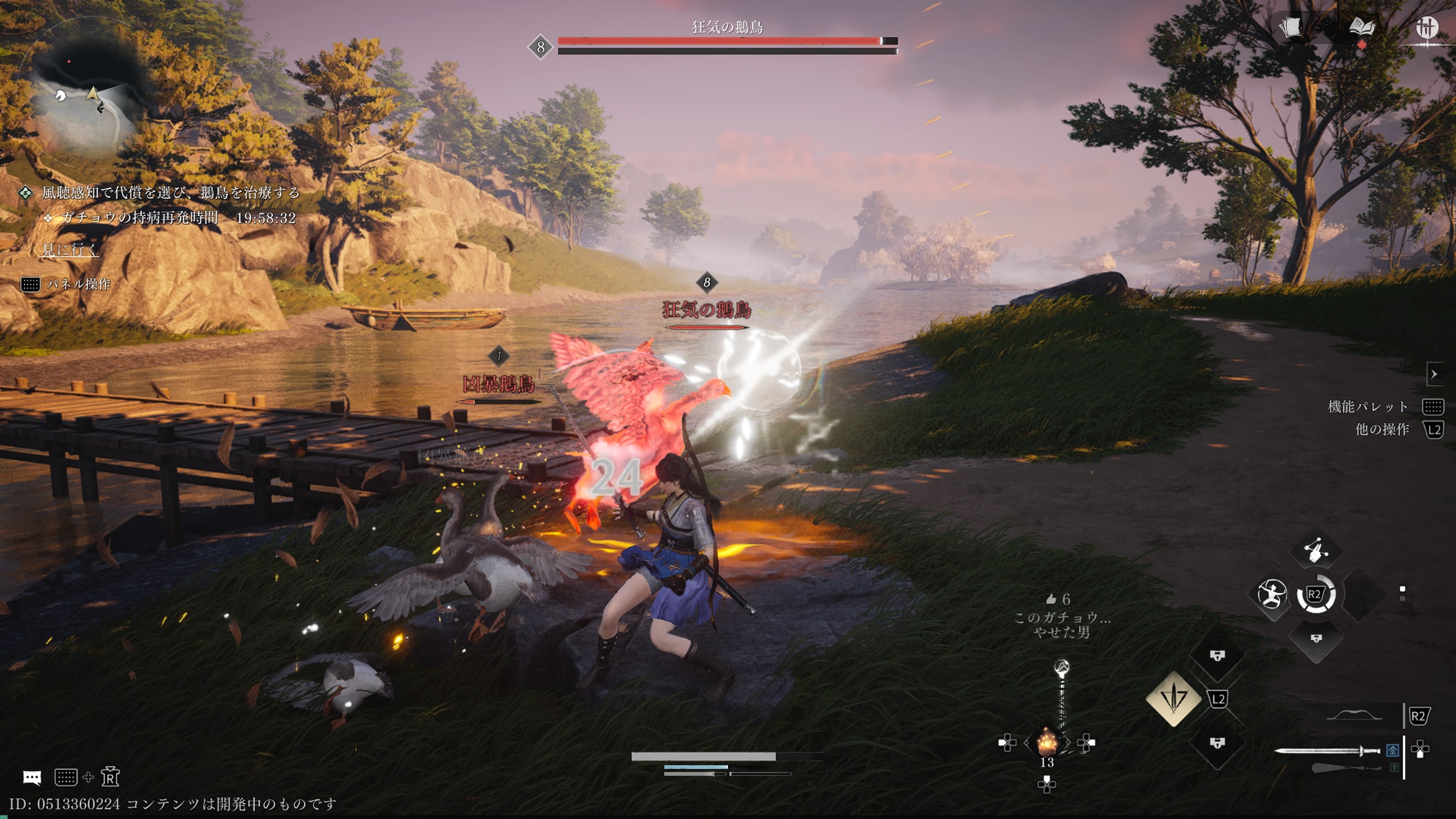1456x819 pixels.
Task: Click the thumbs-up on player message
Action: [x=1051, y=599]
